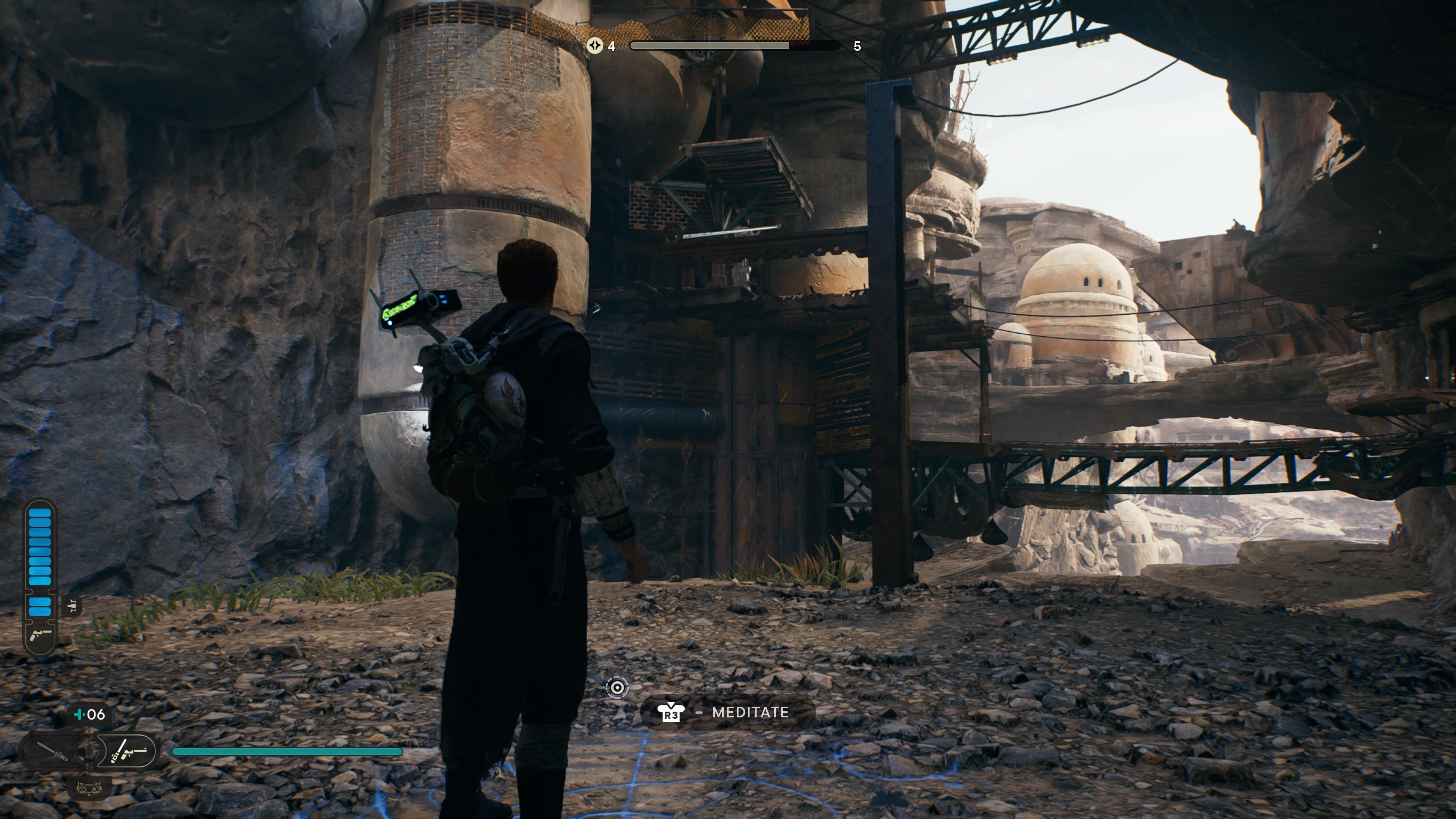Open skills via the skill point icon
The height and width of the screenshot is (819, 1456).
pos(595,46)
